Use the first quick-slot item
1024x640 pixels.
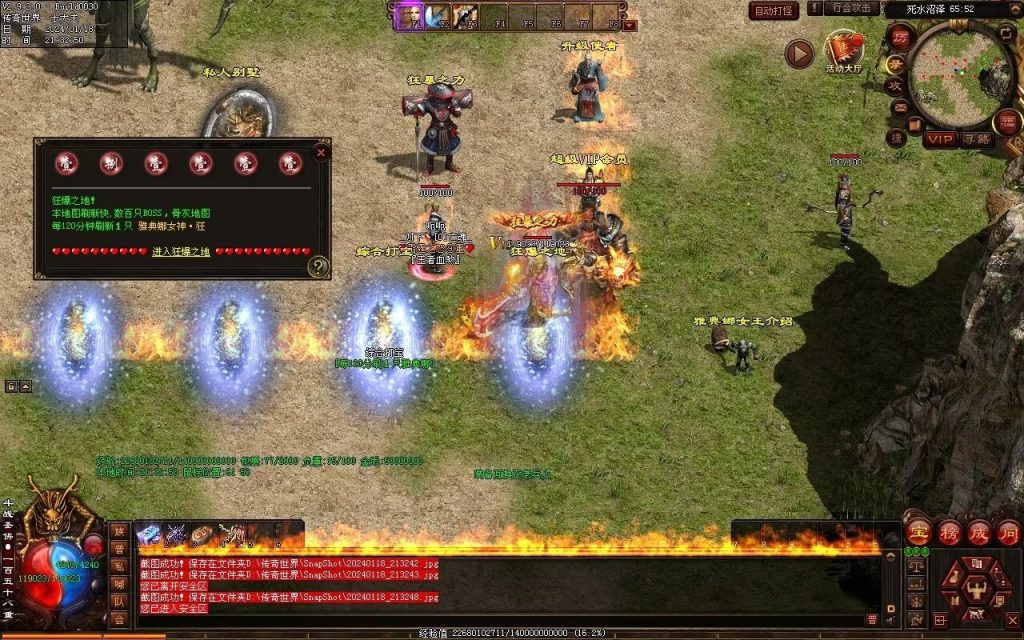[x=148, y=535]
